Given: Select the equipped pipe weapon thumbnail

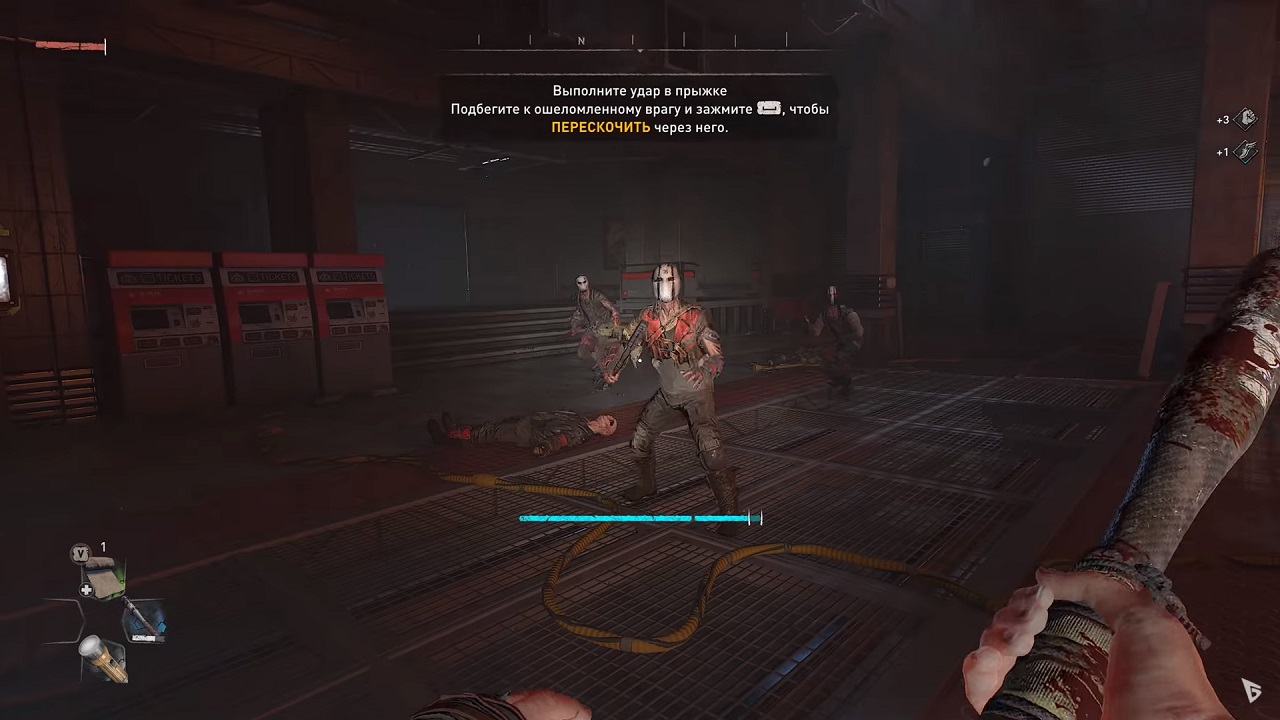Looking at the screenshot, I should (x=146, y=618).
